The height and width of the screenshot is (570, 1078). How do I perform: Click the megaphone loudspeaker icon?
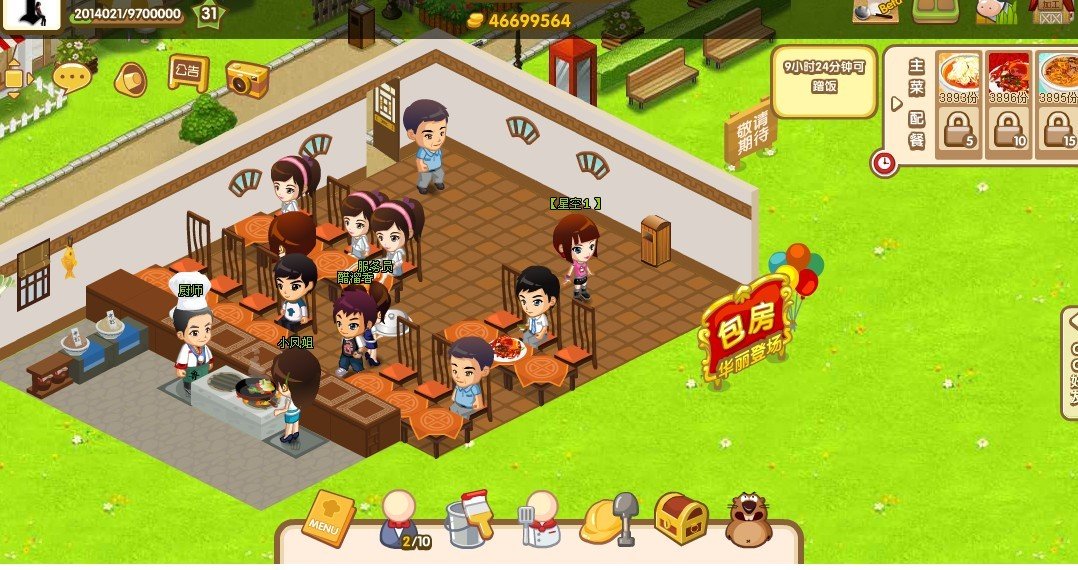(130, 78)
